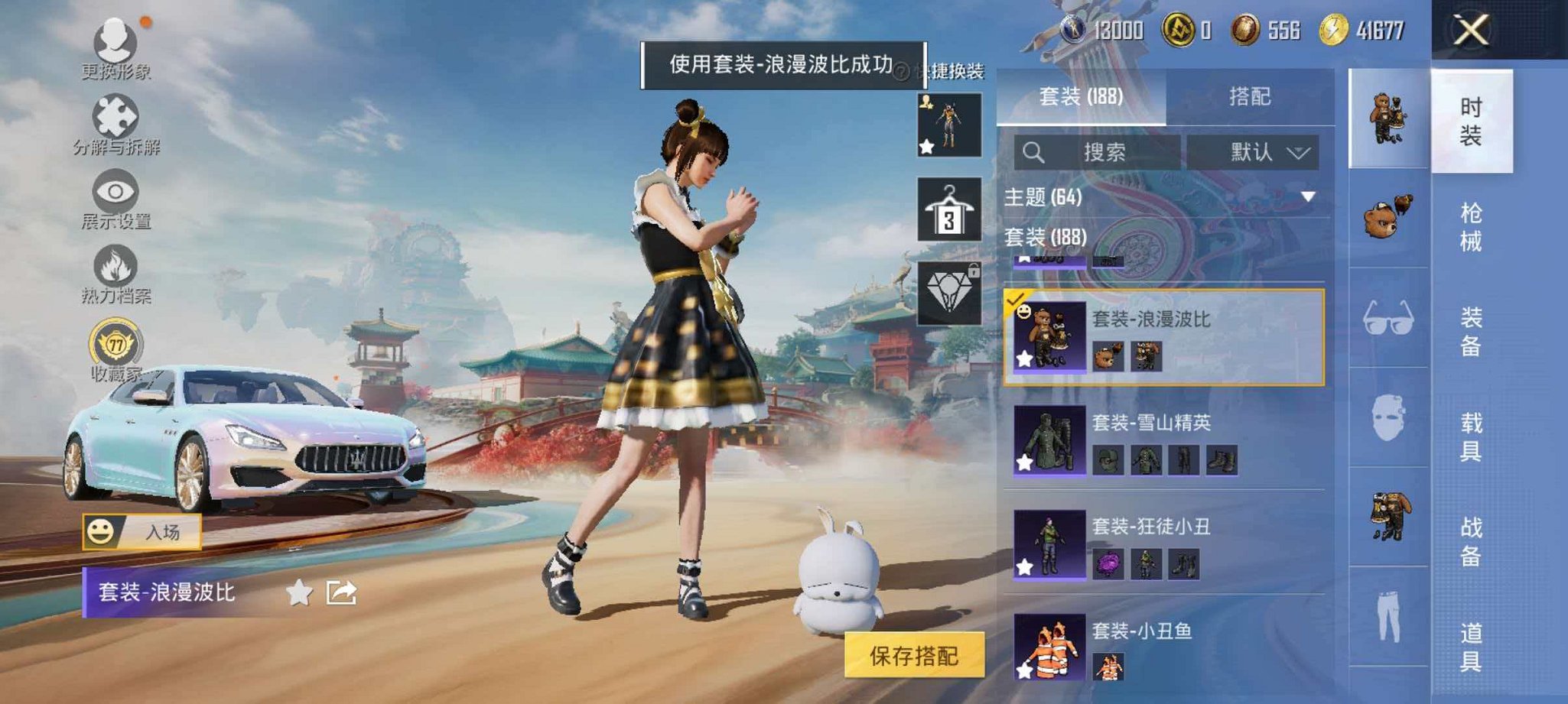The height and width of the screenshot is (704, 1568).
Task: Open the 热力档案 flame icon
Action: [115, 264]
